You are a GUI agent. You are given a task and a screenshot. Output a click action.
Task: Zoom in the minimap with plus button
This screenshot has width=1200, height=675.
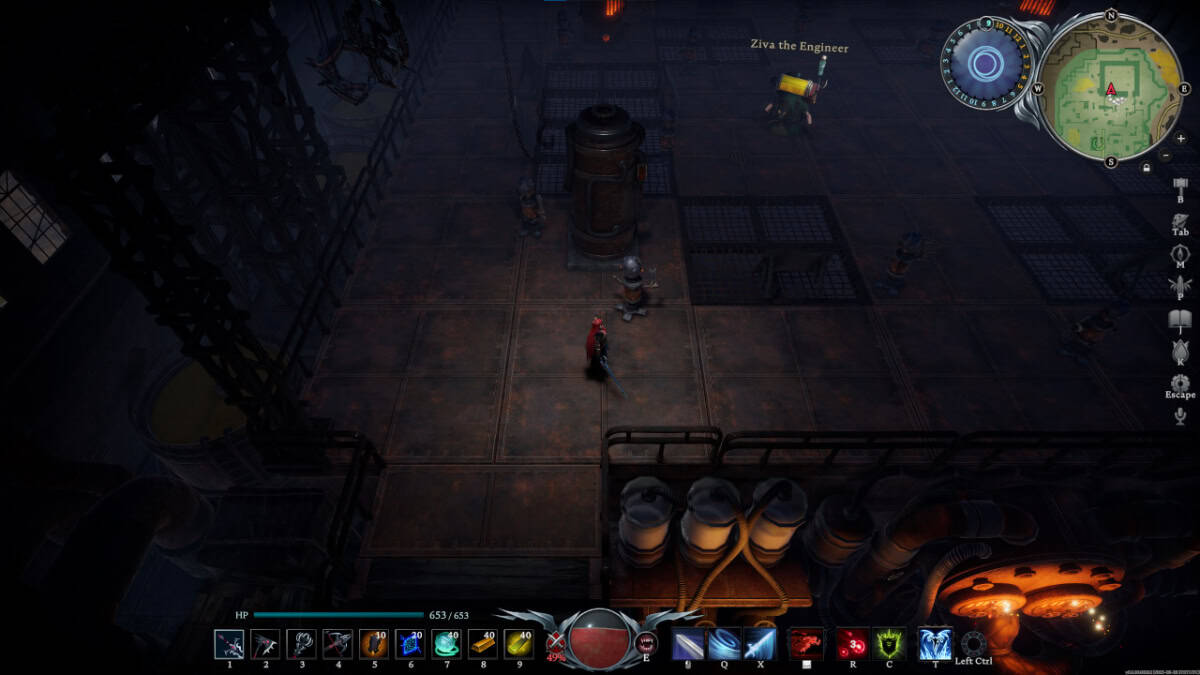coord(1181,138)
